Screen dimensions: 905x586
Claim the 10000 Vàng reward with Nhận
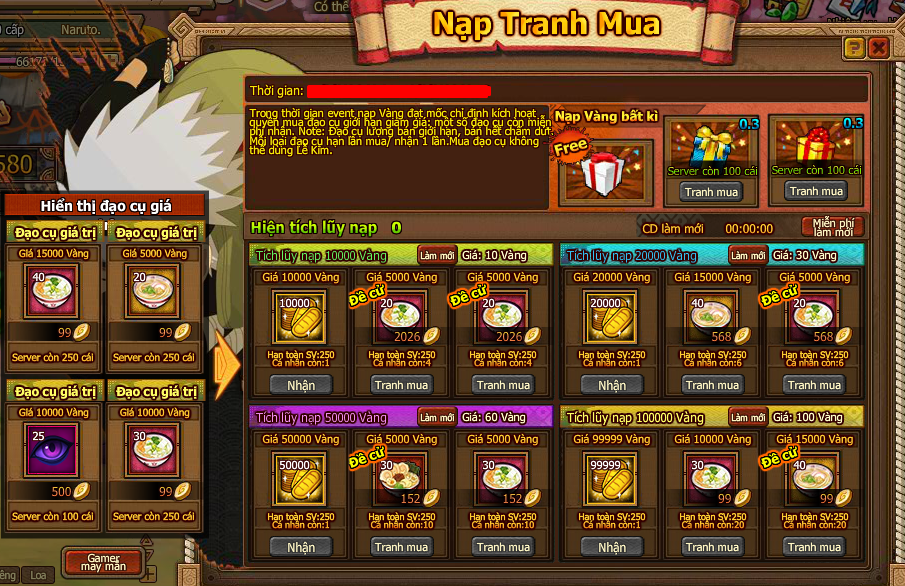click(x=301, y=385)
